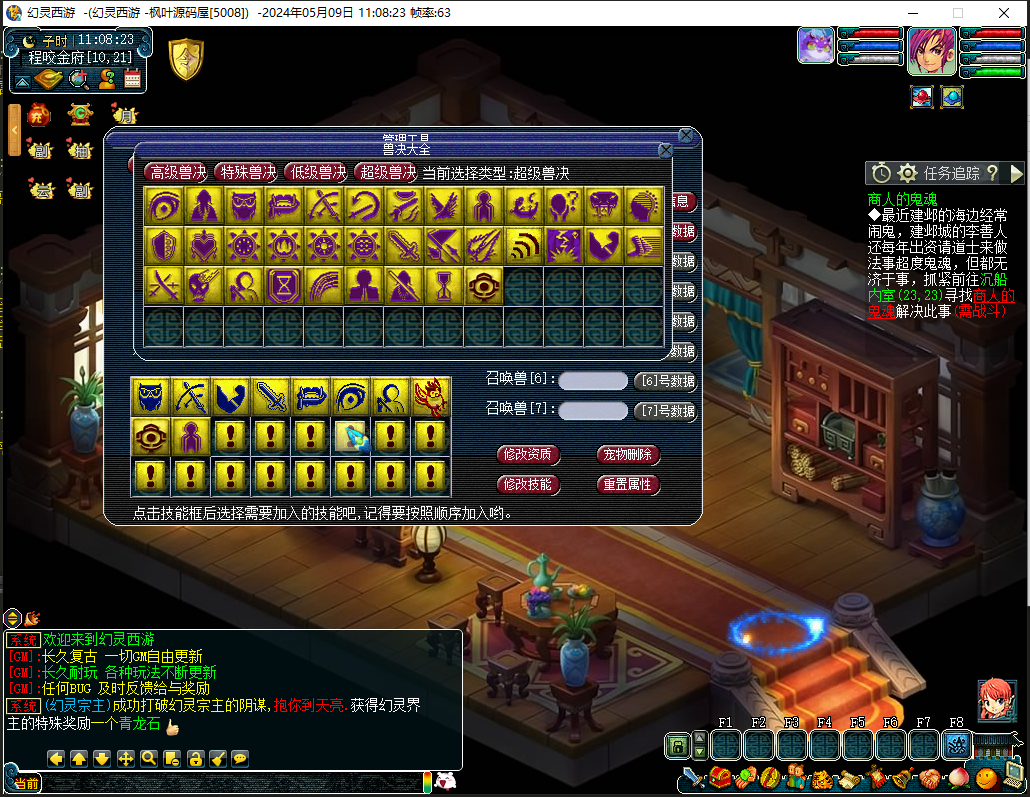Load the [6]号数据 summon data

[x=665, y=381]
